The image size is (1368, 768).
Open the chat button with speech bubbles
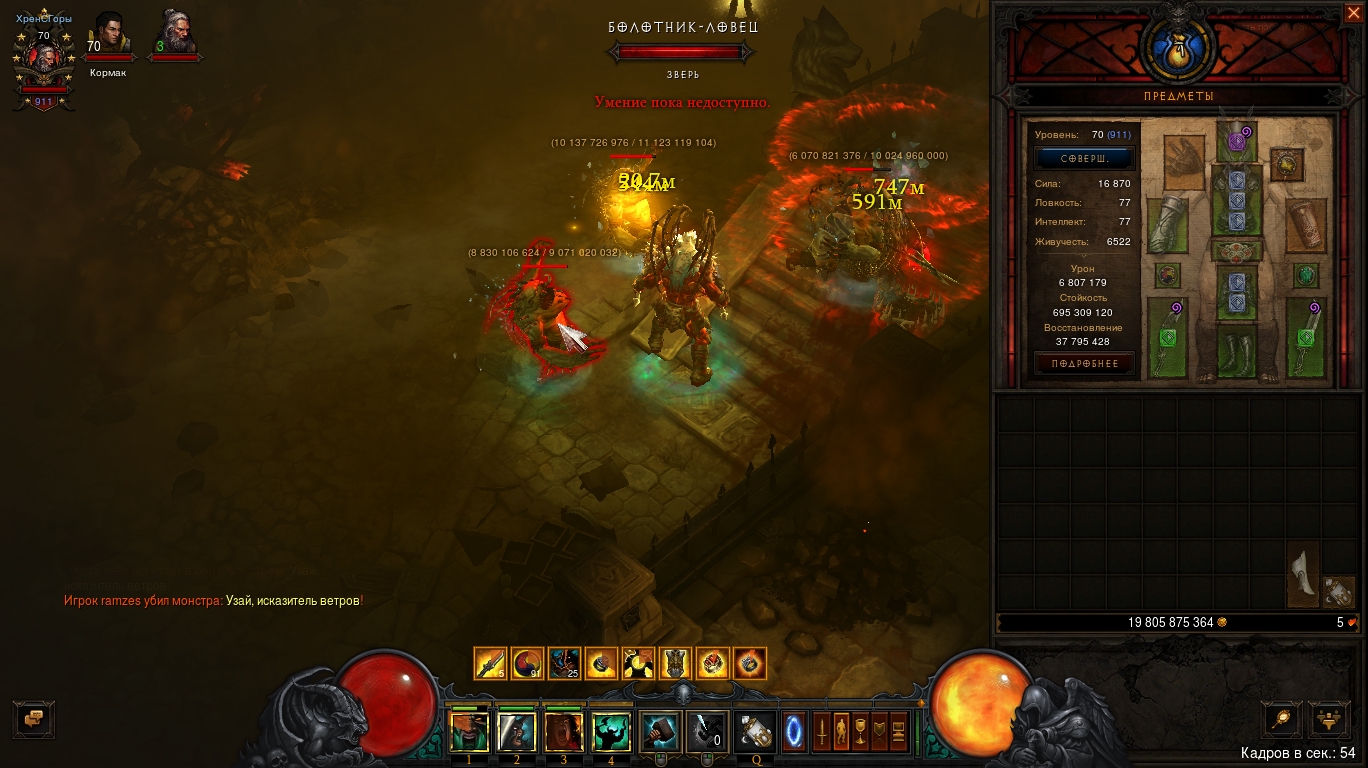tap(33, 718)
